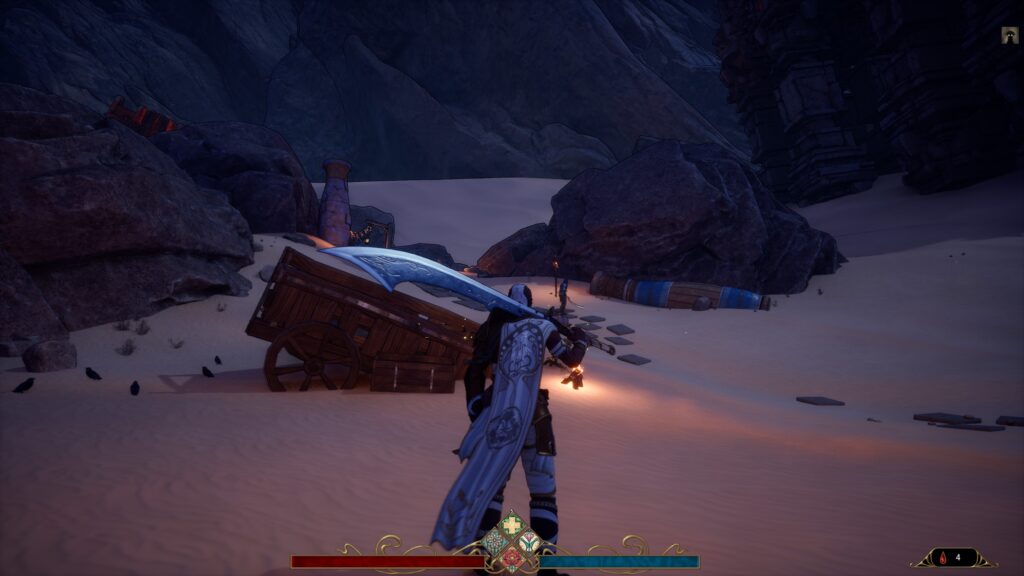This screenshot has width=1024, height=576.
Task: Select the green cross diamond ability
Action: click(512, 525)
